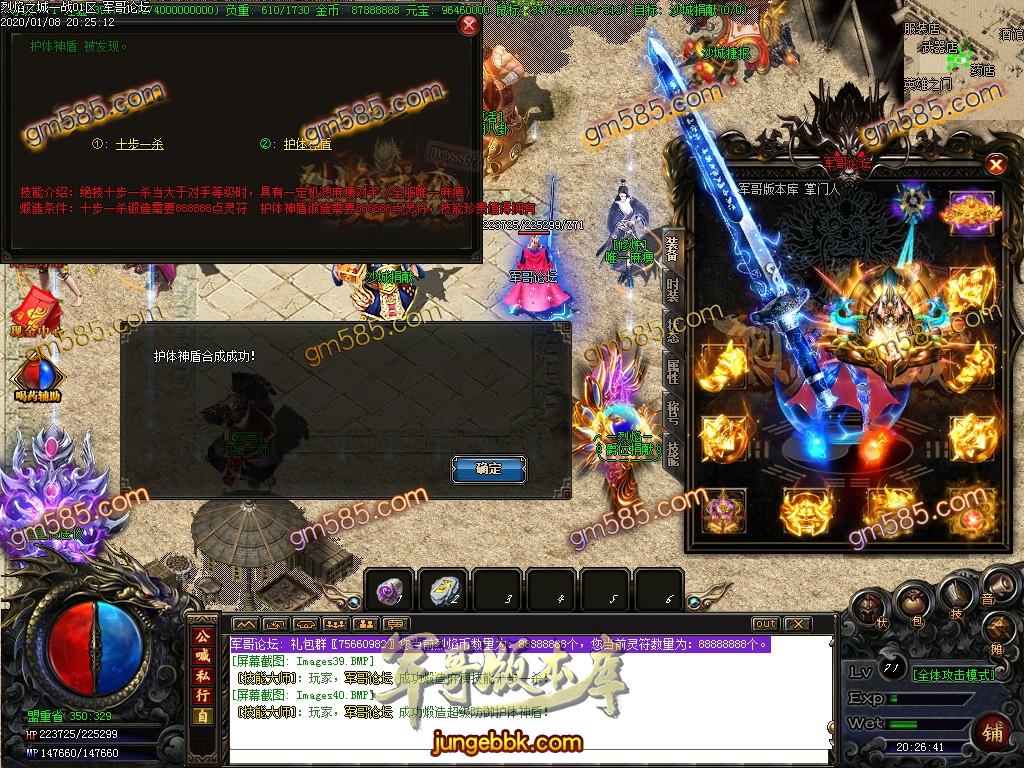Click the chat window's out button
The height and width of the screenshot is (768, 1024).
coord(765,624)
